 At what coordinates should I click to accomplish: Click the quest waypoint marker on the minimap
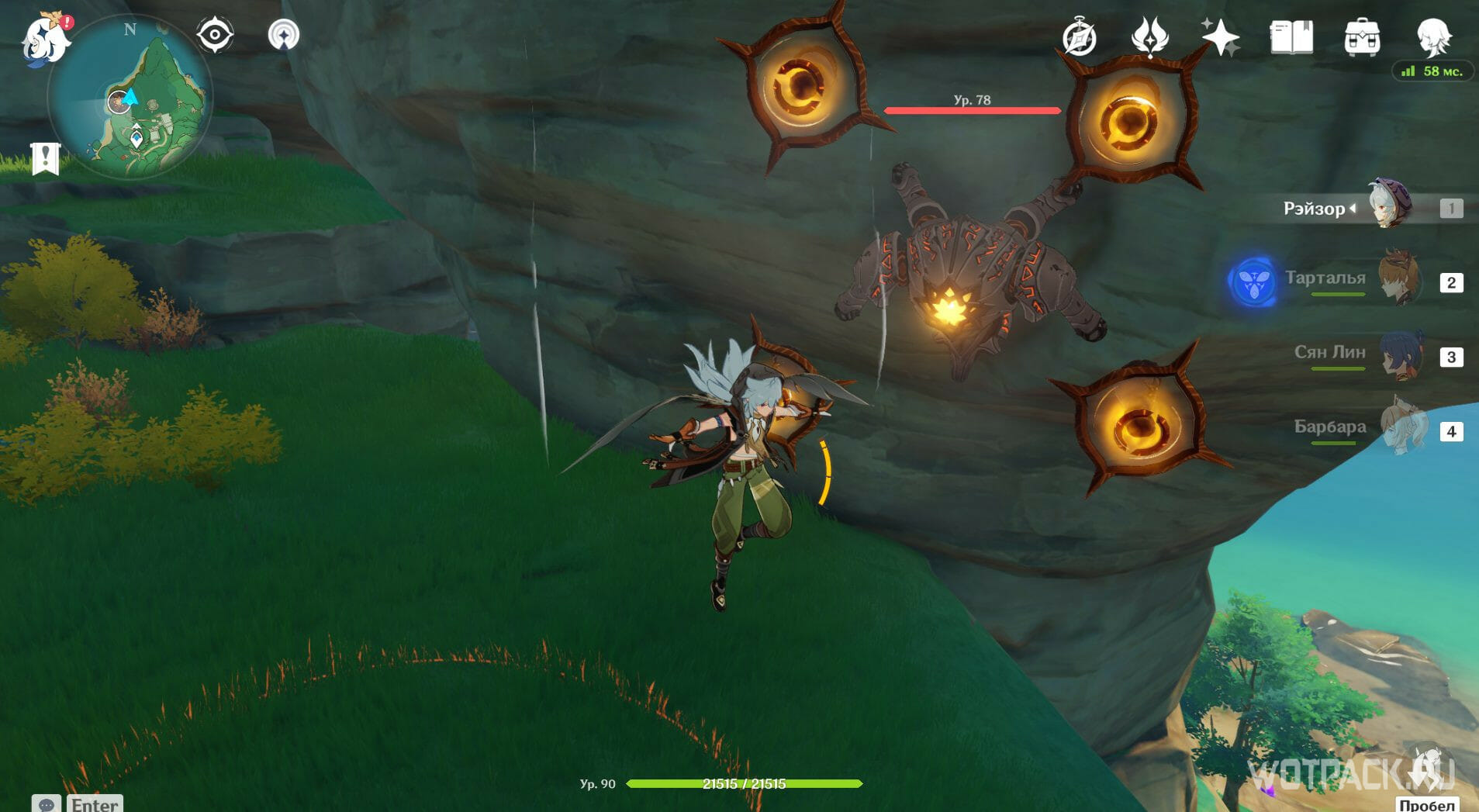[x=135, y=137]
